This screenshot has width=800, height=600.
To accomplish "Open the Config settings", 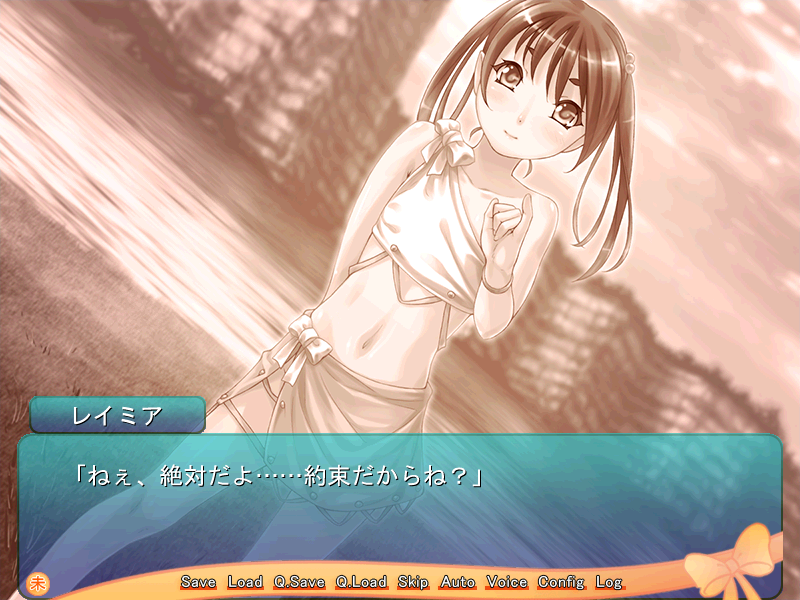I will (561, 582).
